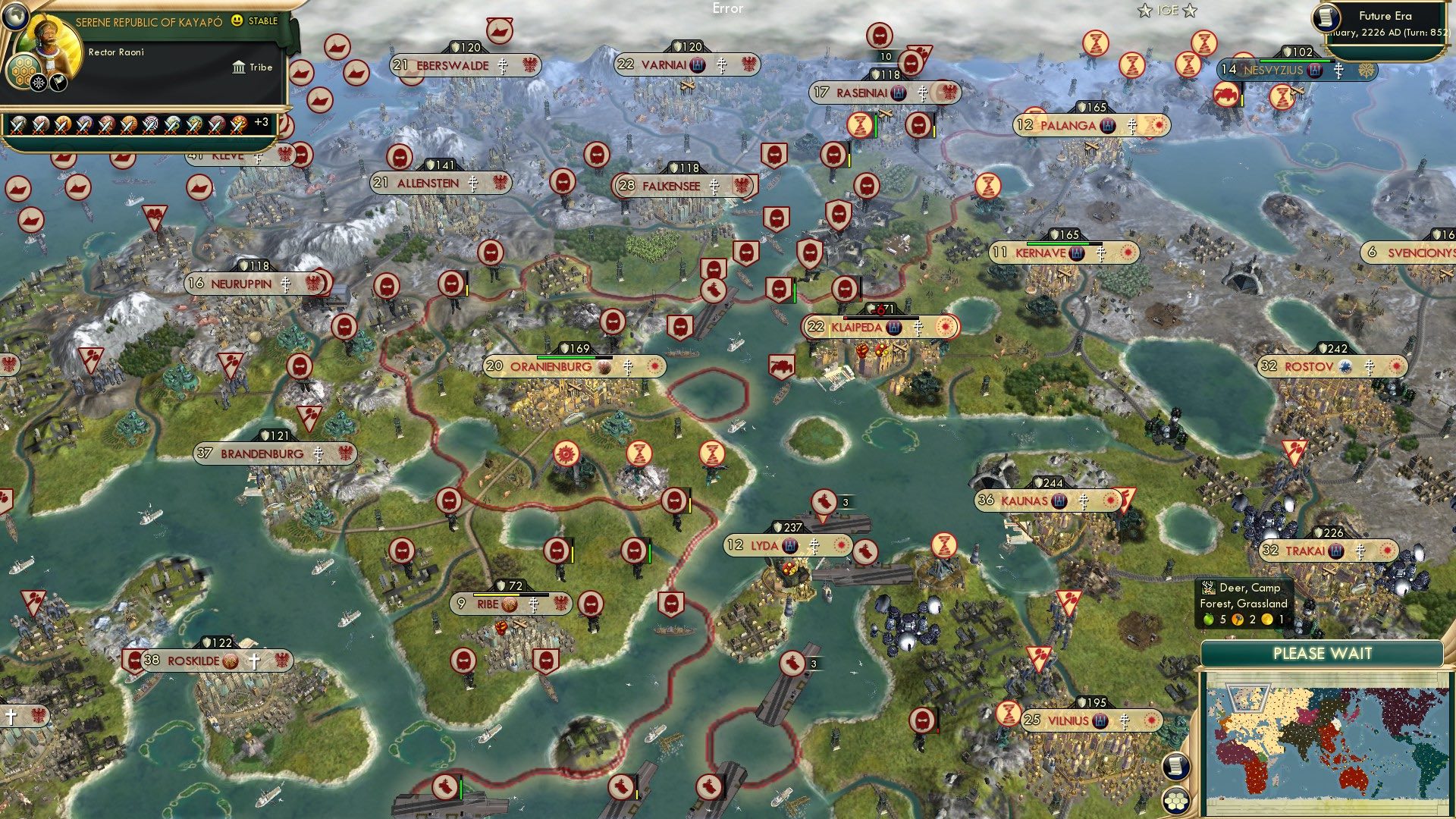The height and width of the screenshot is (819, 1456).
Task: Toggle the star icon right of IGE
Action: (1190, 11)
